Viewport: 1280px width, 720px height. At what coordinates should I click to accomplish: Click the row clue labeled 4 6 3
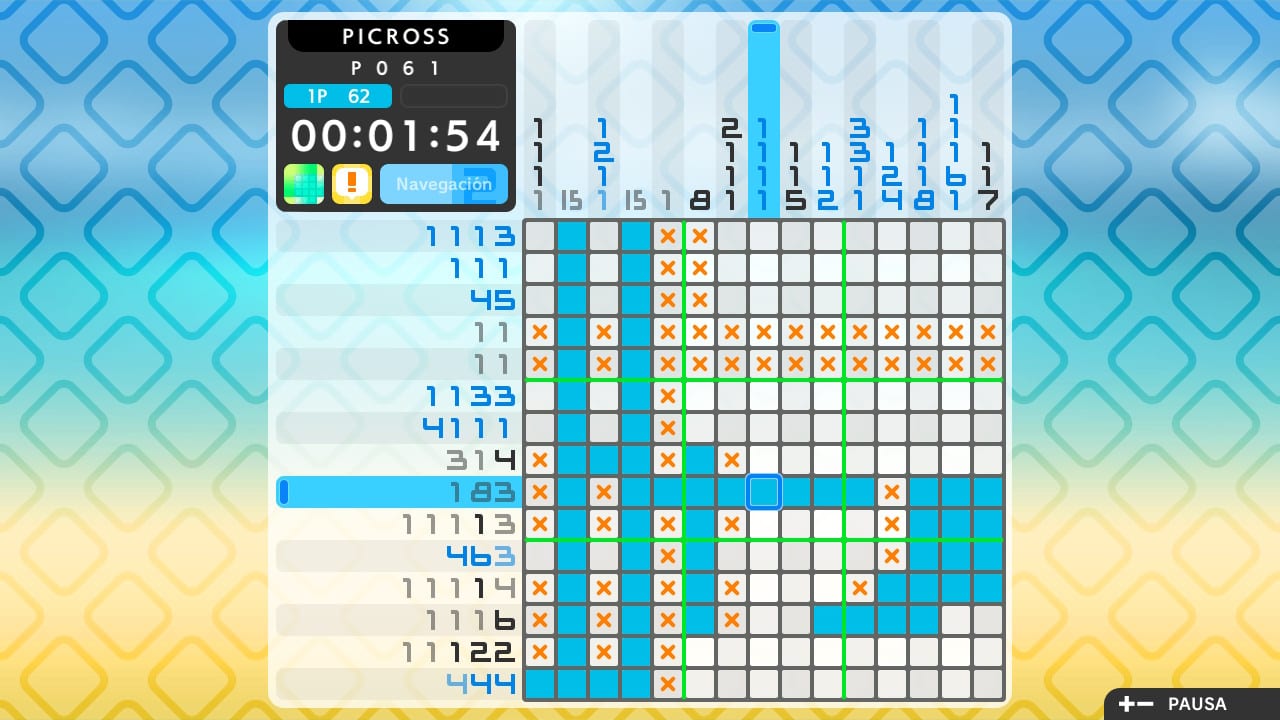click(x=480, y=555)
